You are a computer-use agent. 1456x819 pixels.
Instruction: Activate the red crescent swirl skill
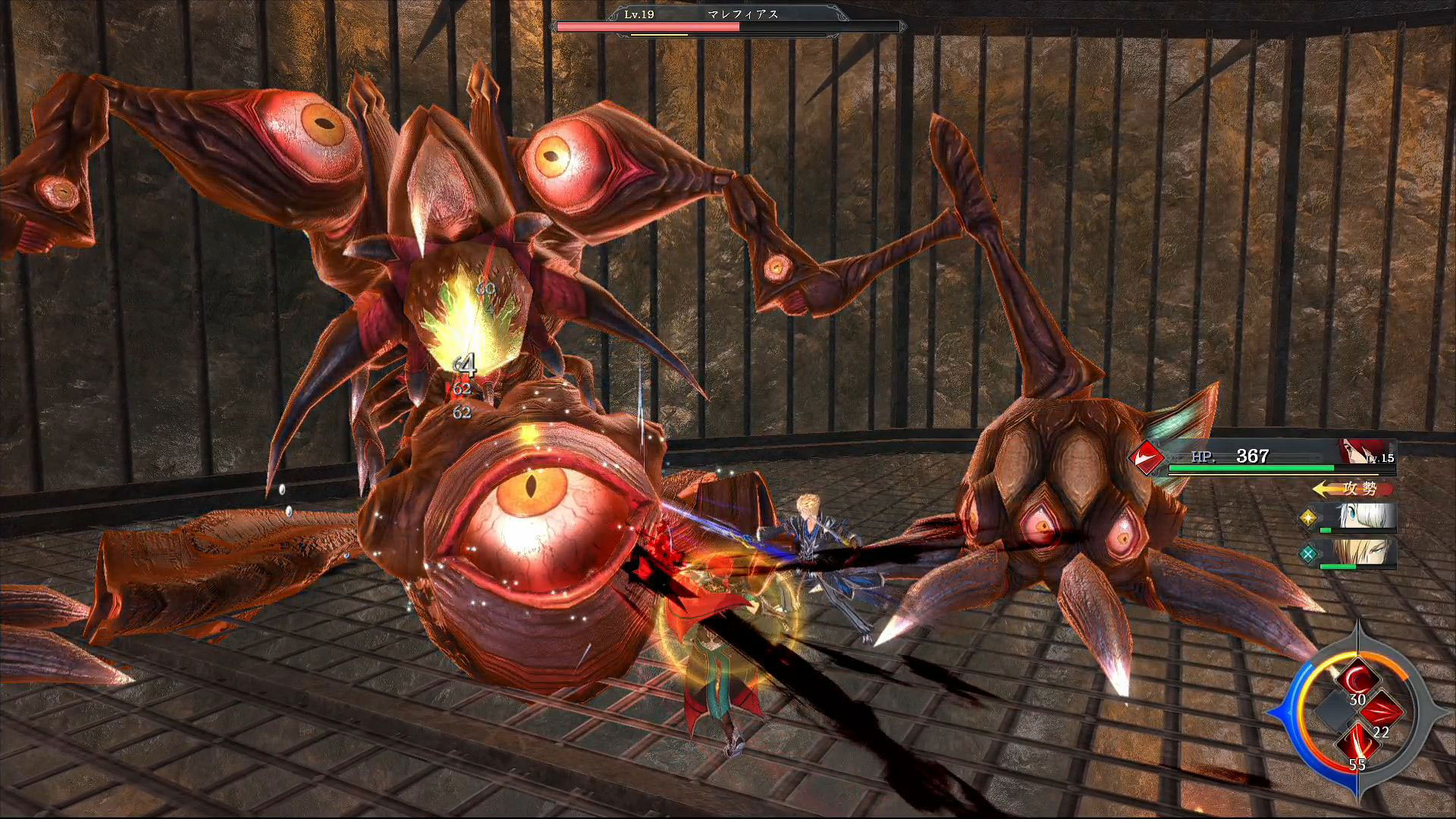pyautogui.click(x=1357, y=681)
